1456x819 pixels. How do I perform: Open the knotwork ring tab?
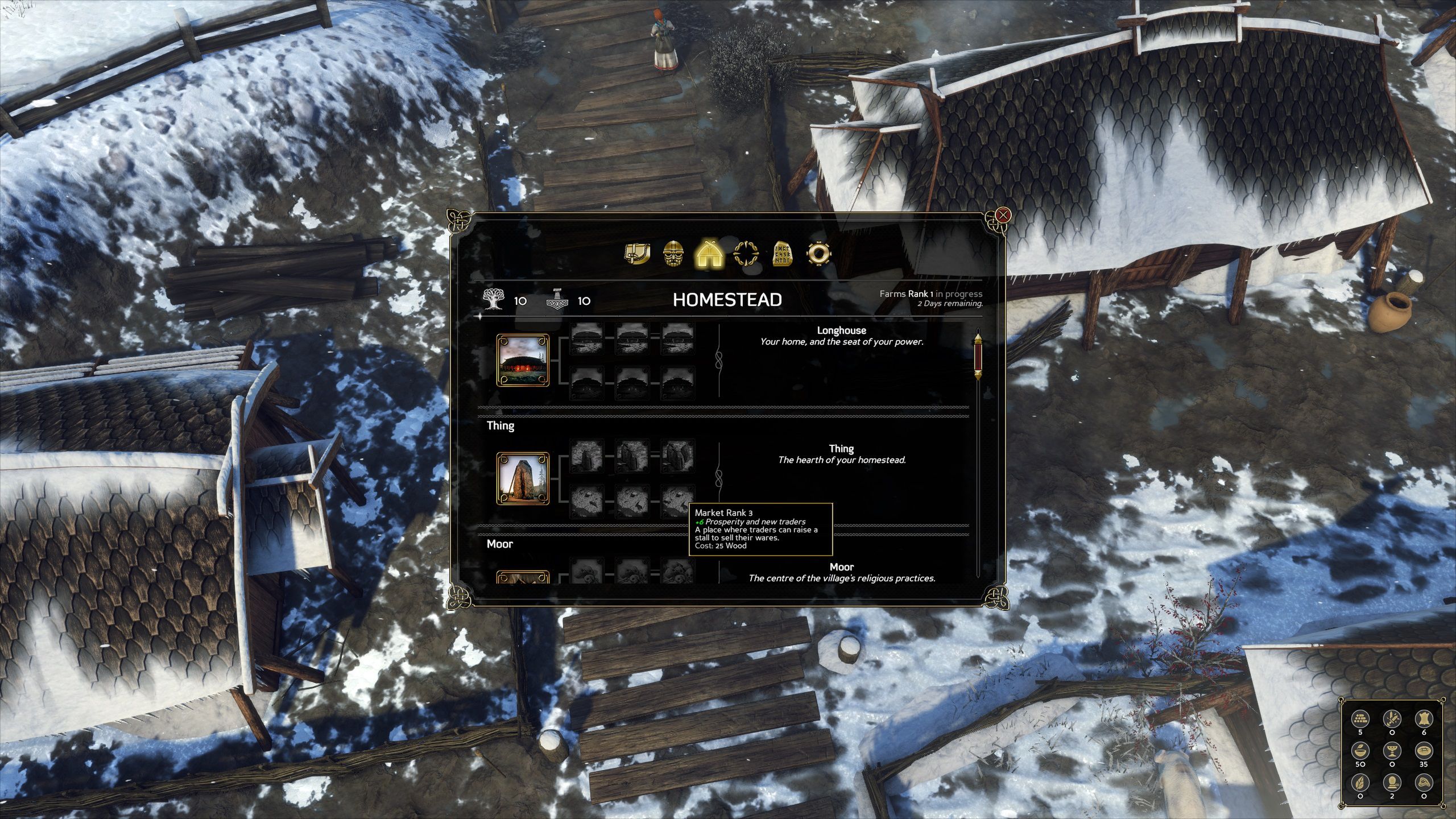tap(746, 254)
